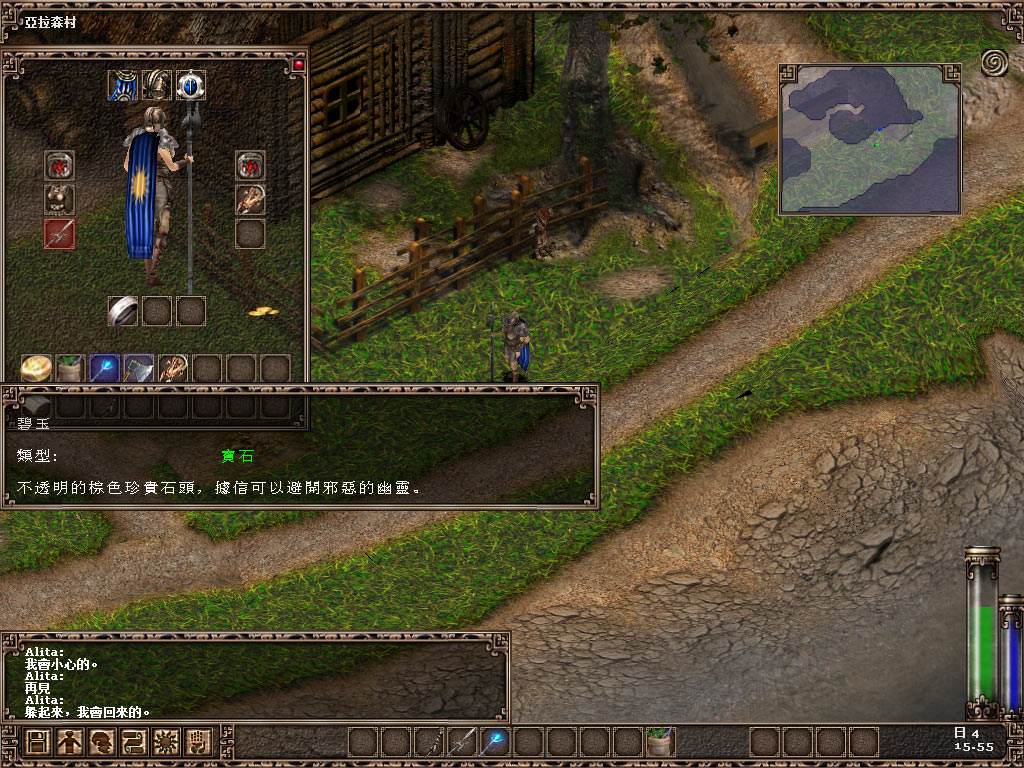Click the minimap of the village
1024x768 pixels.
point(869,139)
